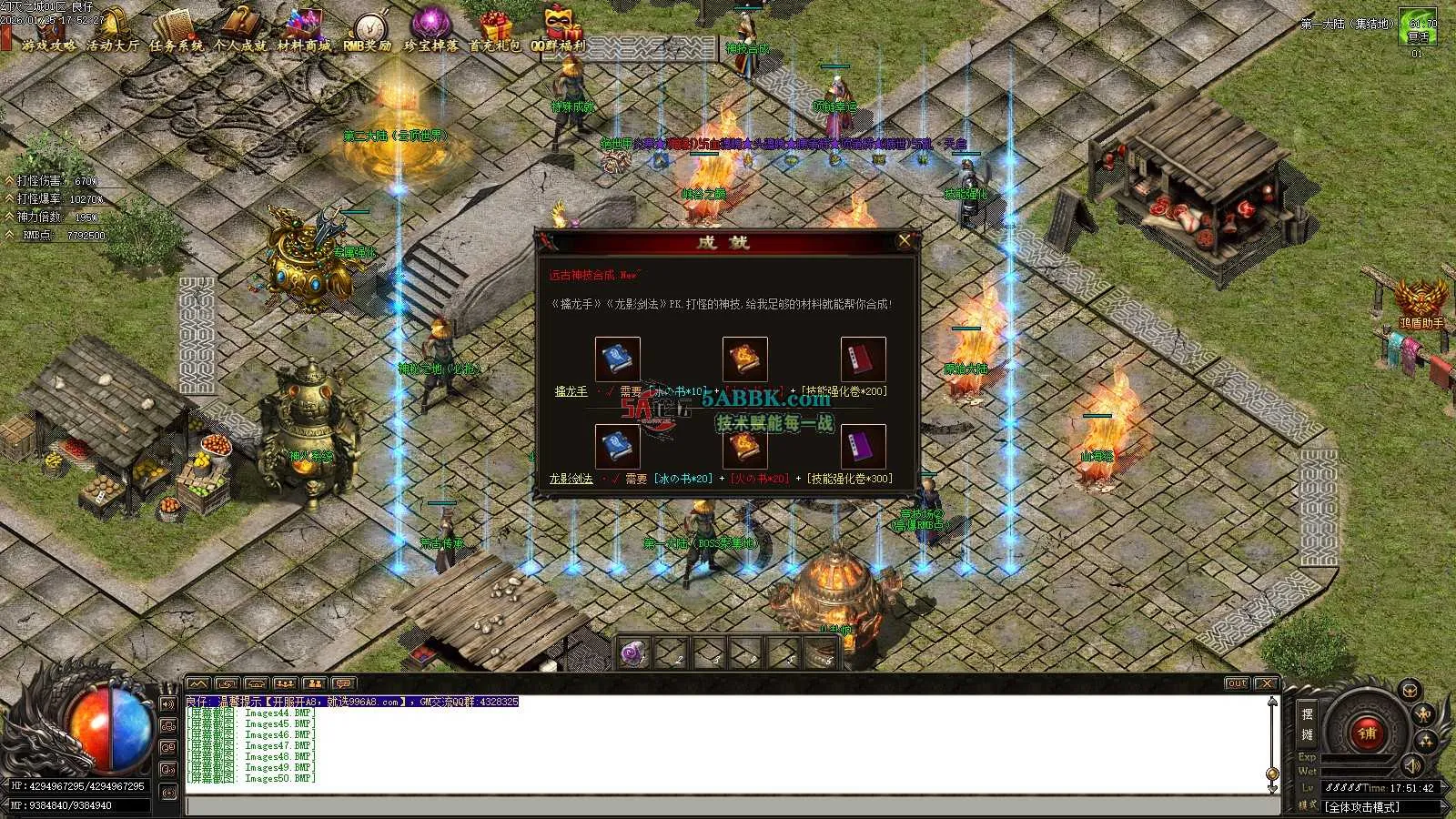Select the 擒龙手 skill synthesis link
The height and width of the screenshot is (819, 1456).
pyautogui.click(x=571, y=391)
